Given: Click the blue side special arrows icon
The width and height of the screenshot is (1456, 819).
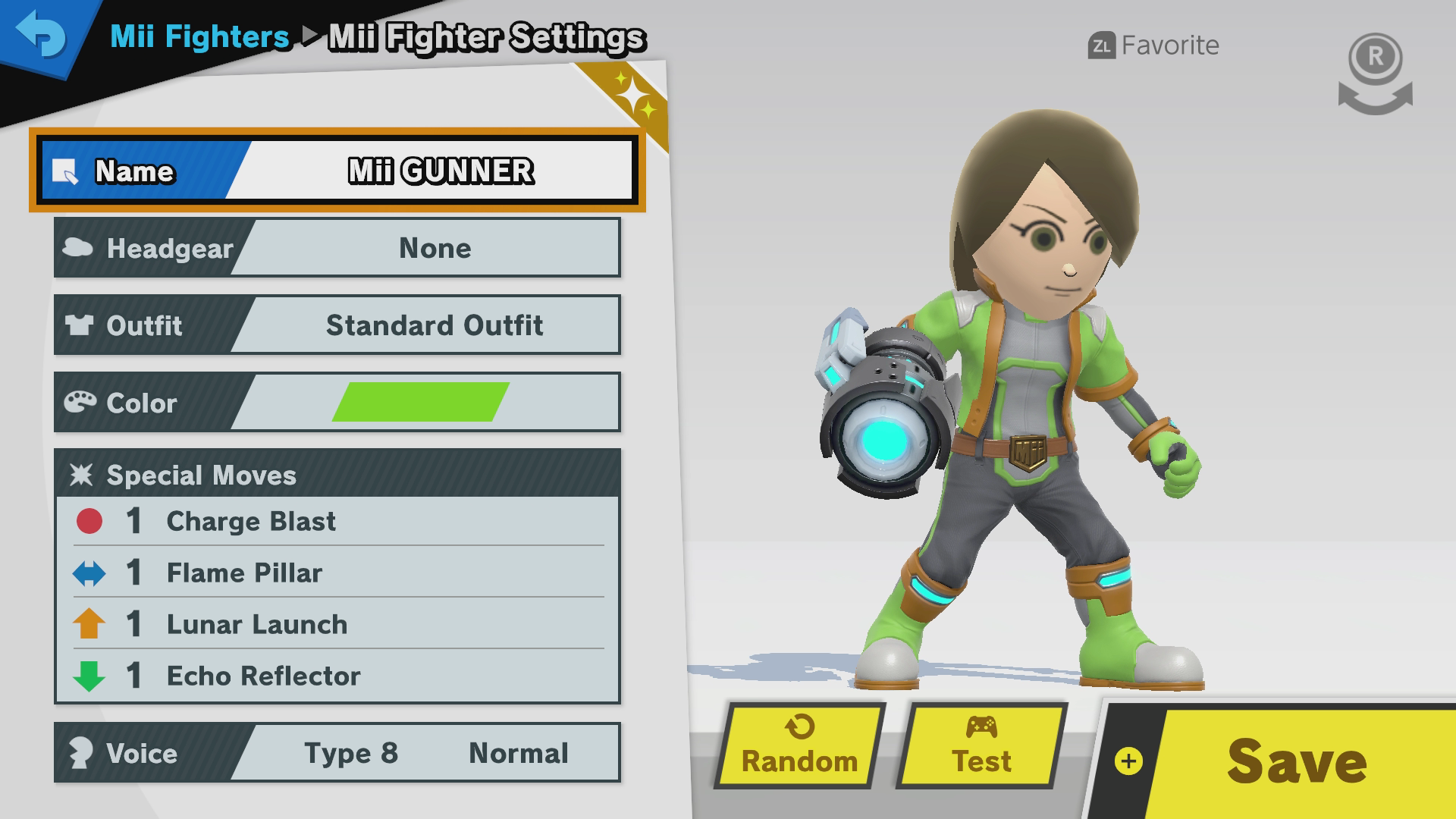Looking at the screenshot, I should pos(89,573).
